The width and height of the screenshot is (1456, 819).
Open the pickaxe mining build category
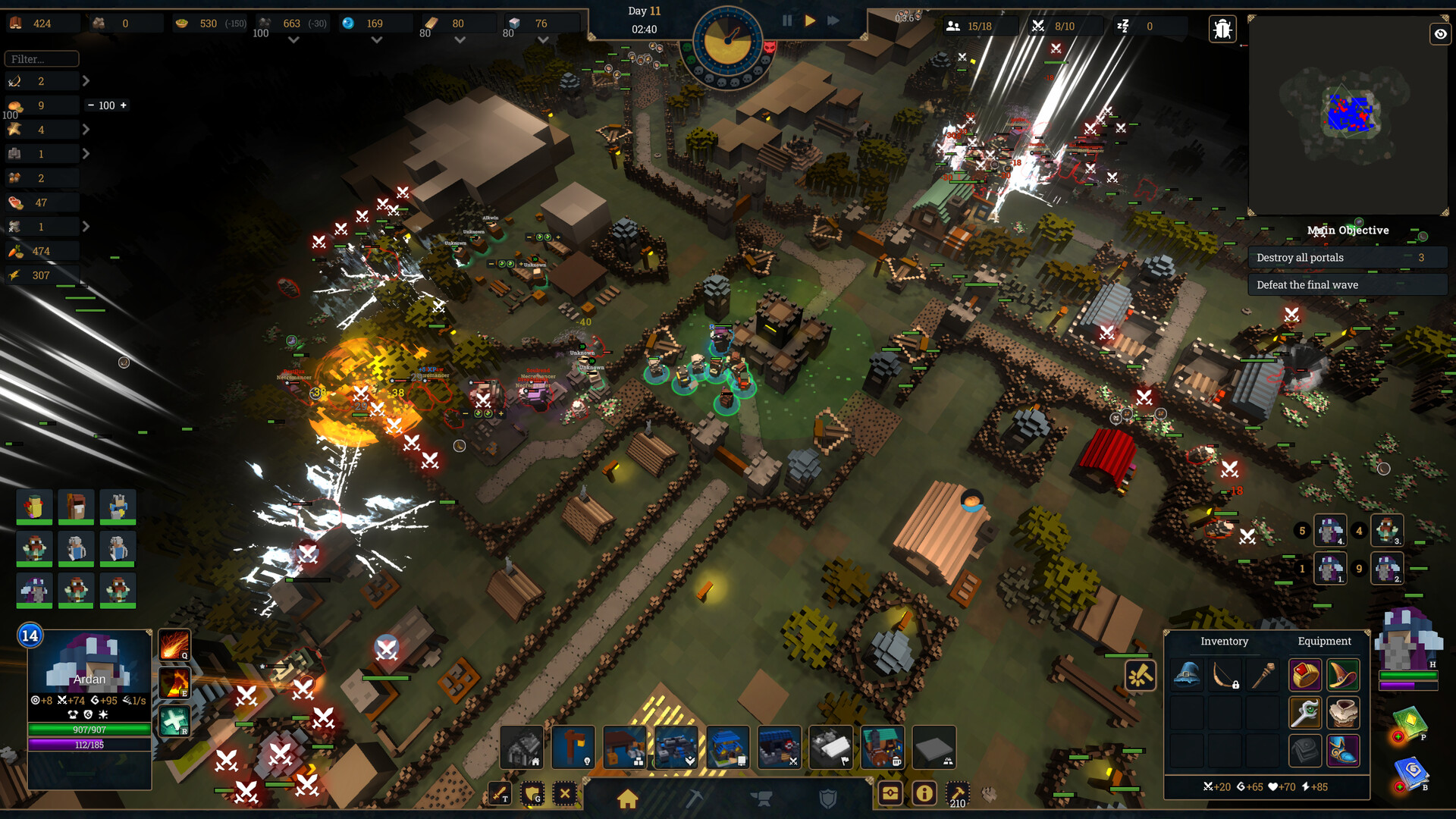(695, 798)
